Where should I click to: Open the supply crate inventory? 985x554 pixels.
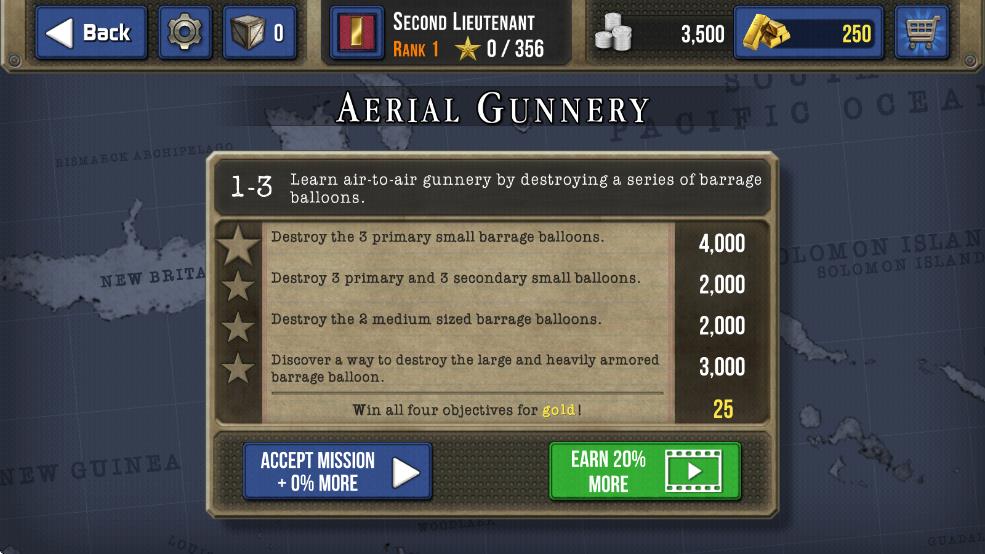[x=259, y=33]
